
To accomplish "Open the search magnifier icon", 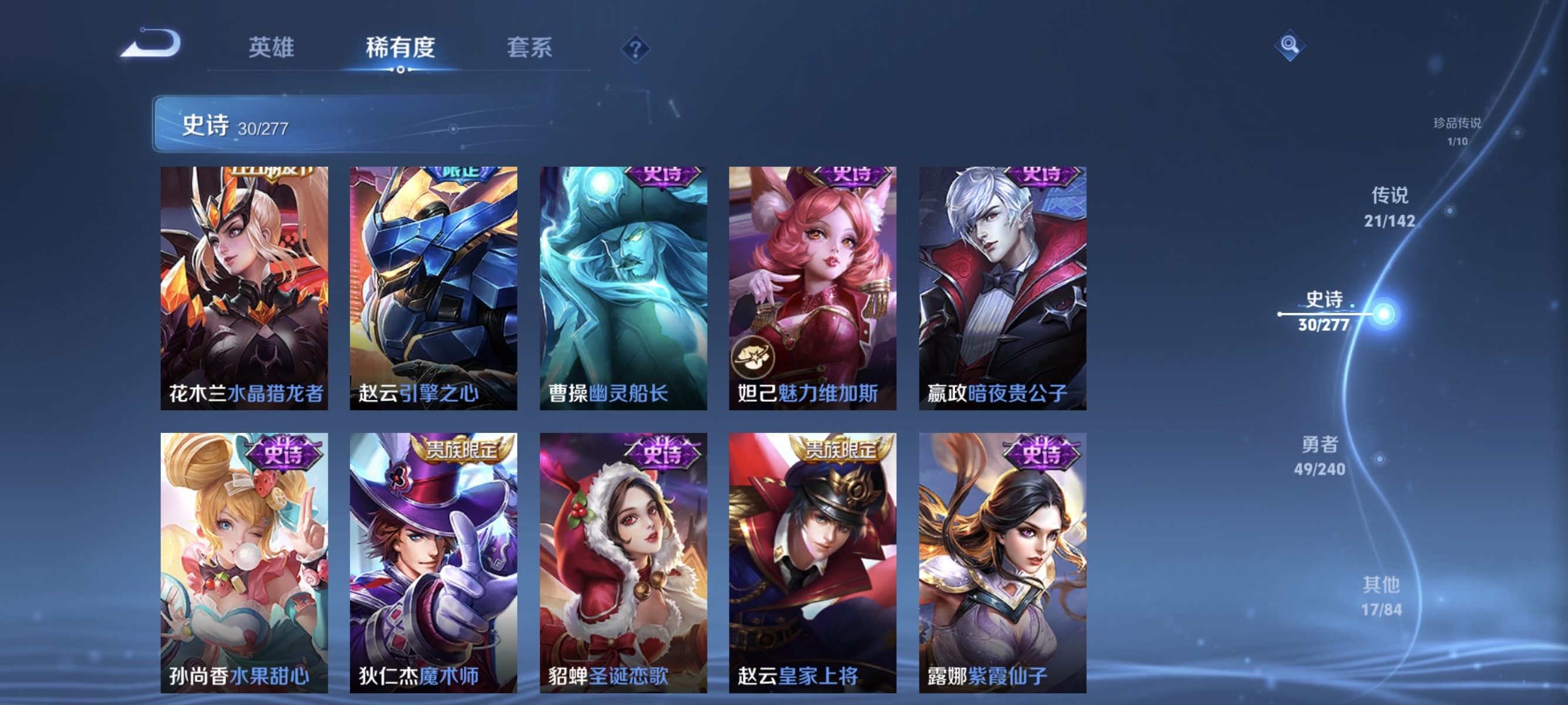I will pos(1291,46).
